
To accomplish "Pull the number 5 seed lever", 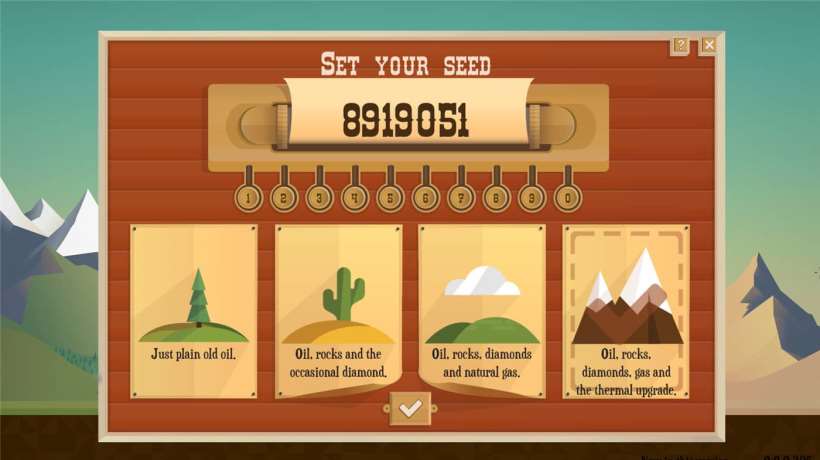I will click(x=390, y=197).
